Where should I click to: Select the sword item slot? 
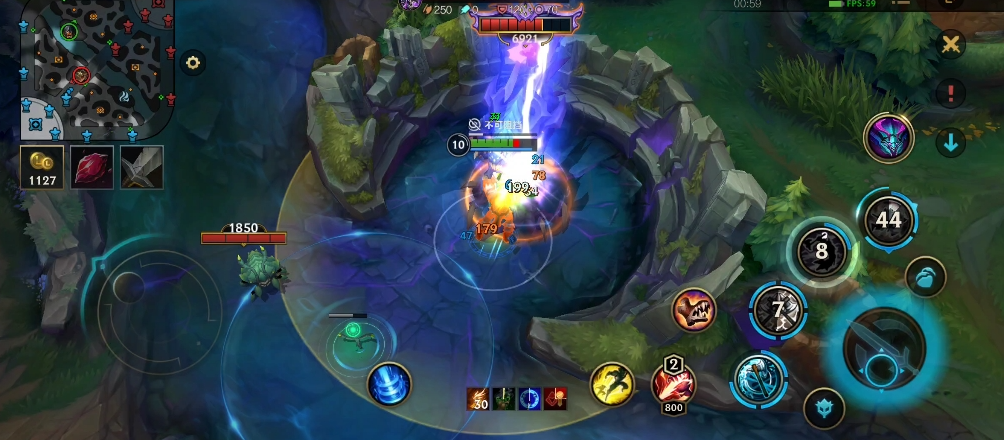(142, 167)
